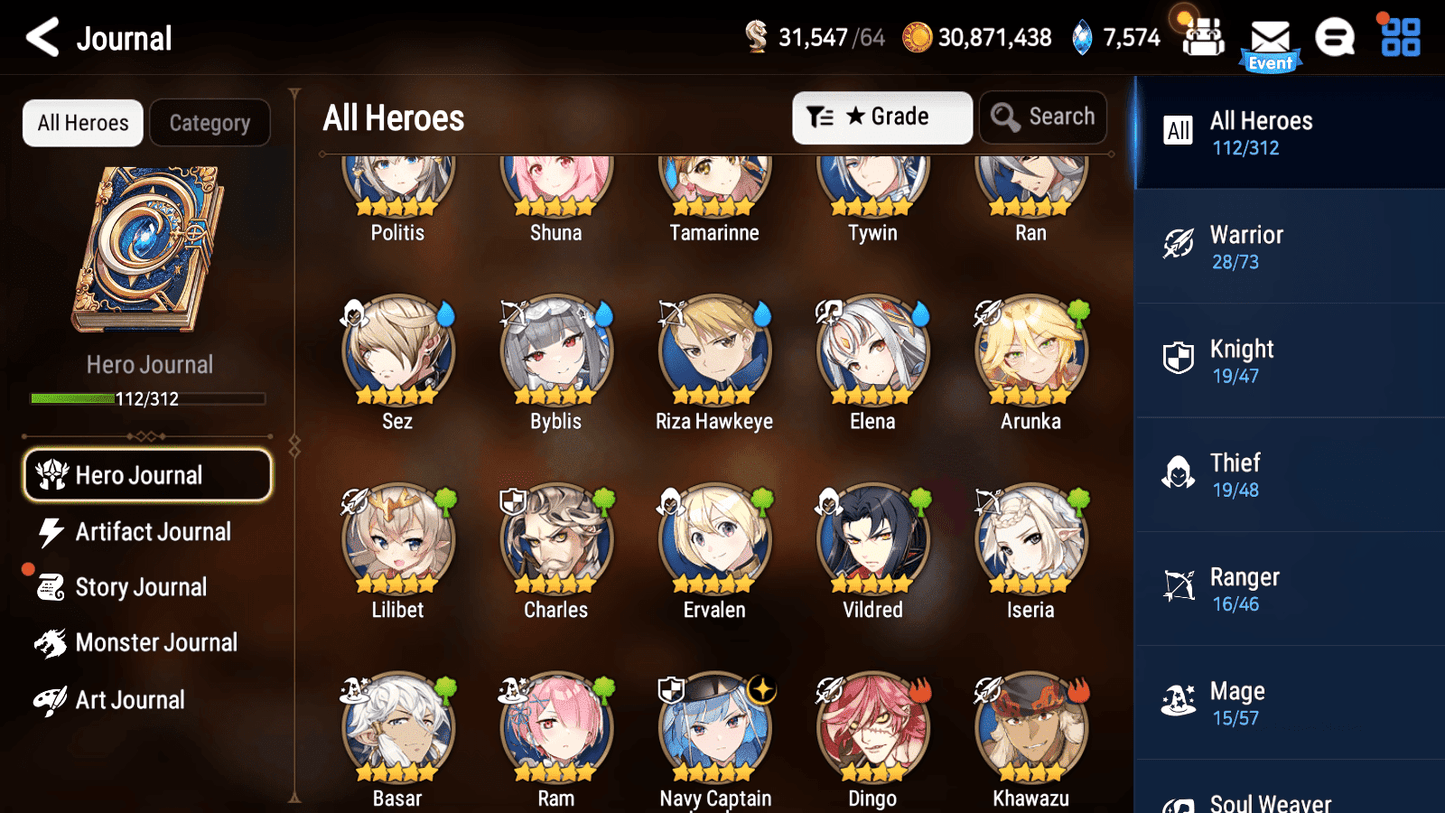This screenshot has width=1445, height=813.
Task: Enable the All Heroes filter toggle
Action: (x=82, y=122)
